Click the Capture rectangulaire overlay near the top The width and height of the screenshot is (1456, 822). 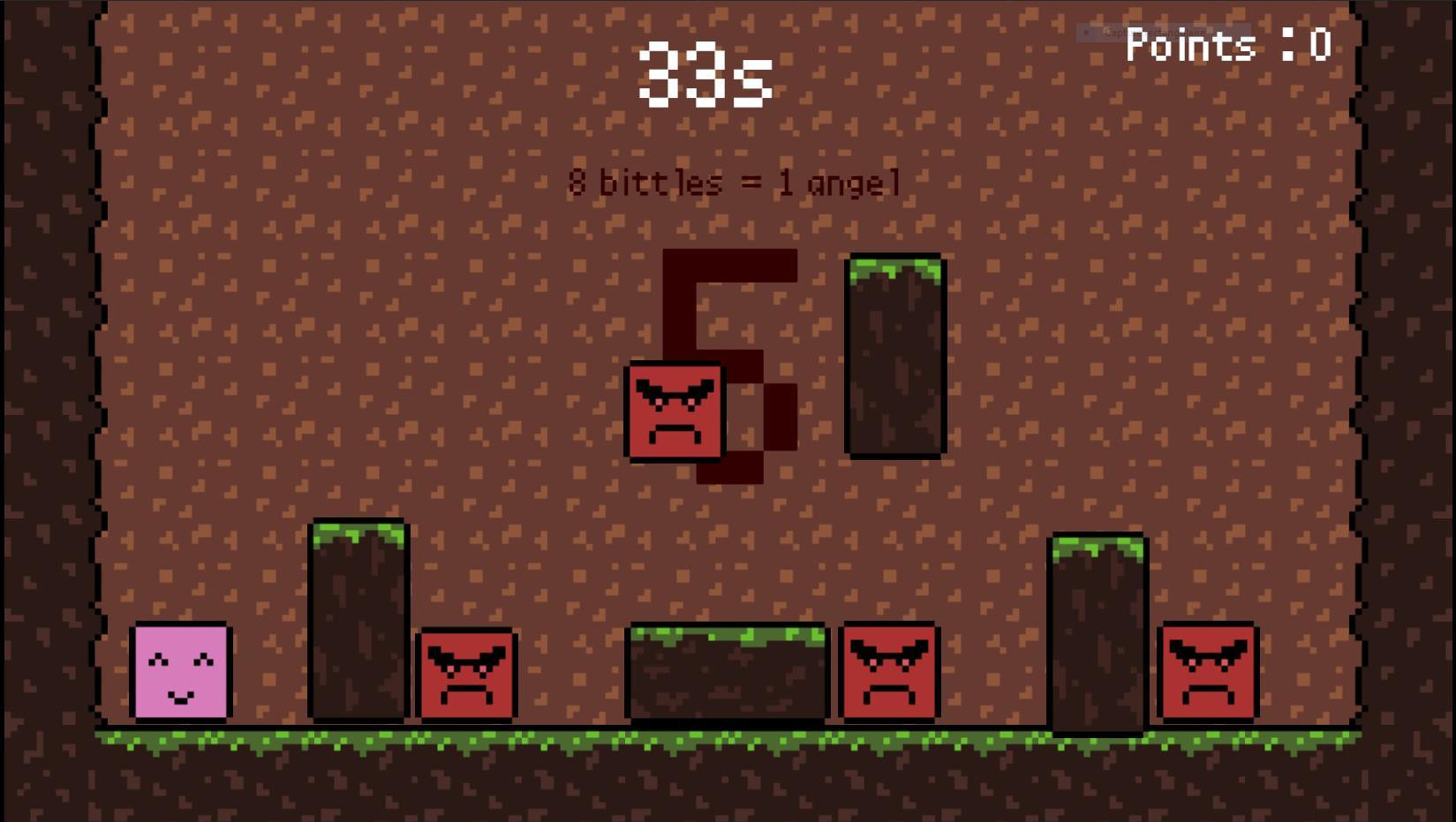[x=1152, y=32]
